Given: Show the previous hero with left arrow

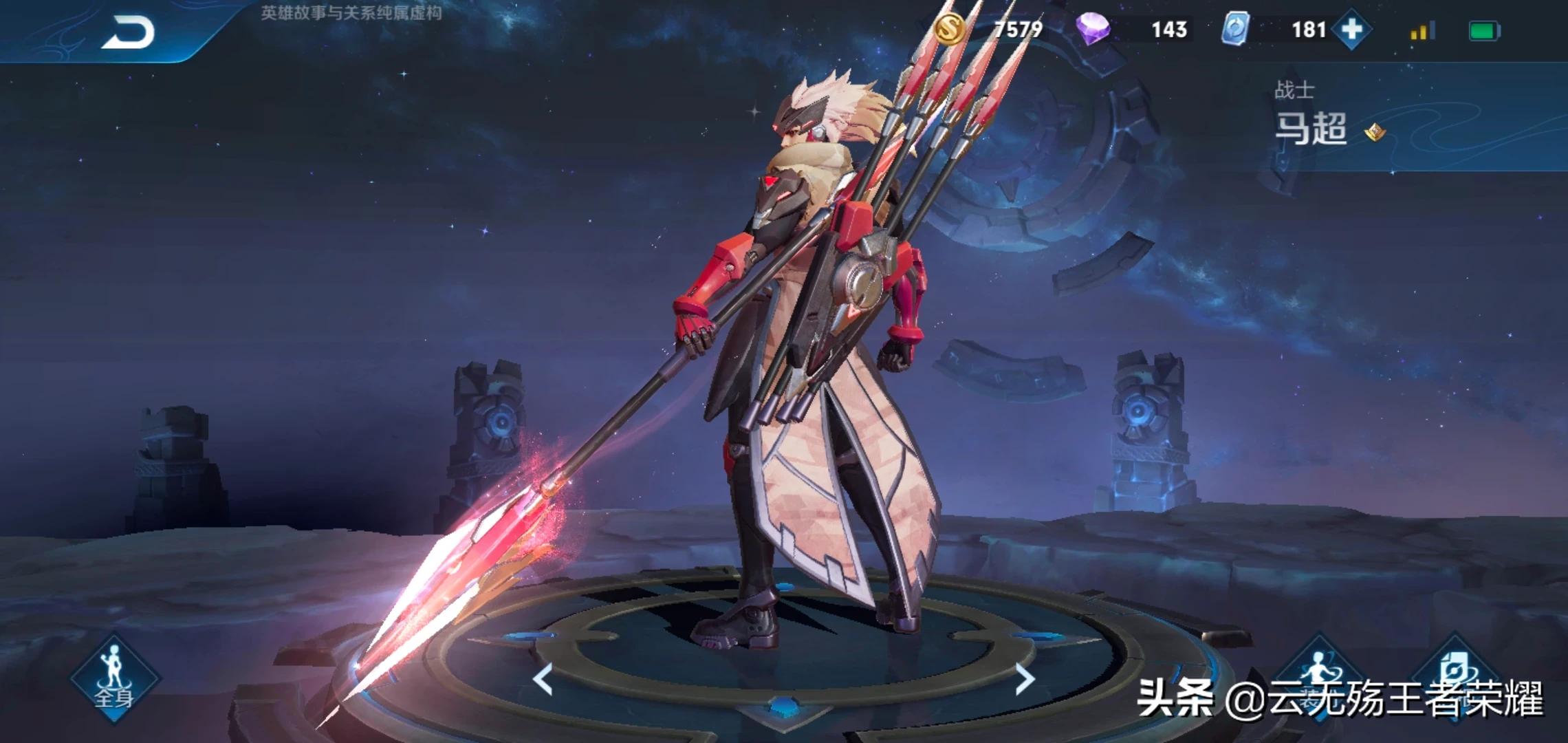Looking at the screenshot, I should click(x=543, y=679).
